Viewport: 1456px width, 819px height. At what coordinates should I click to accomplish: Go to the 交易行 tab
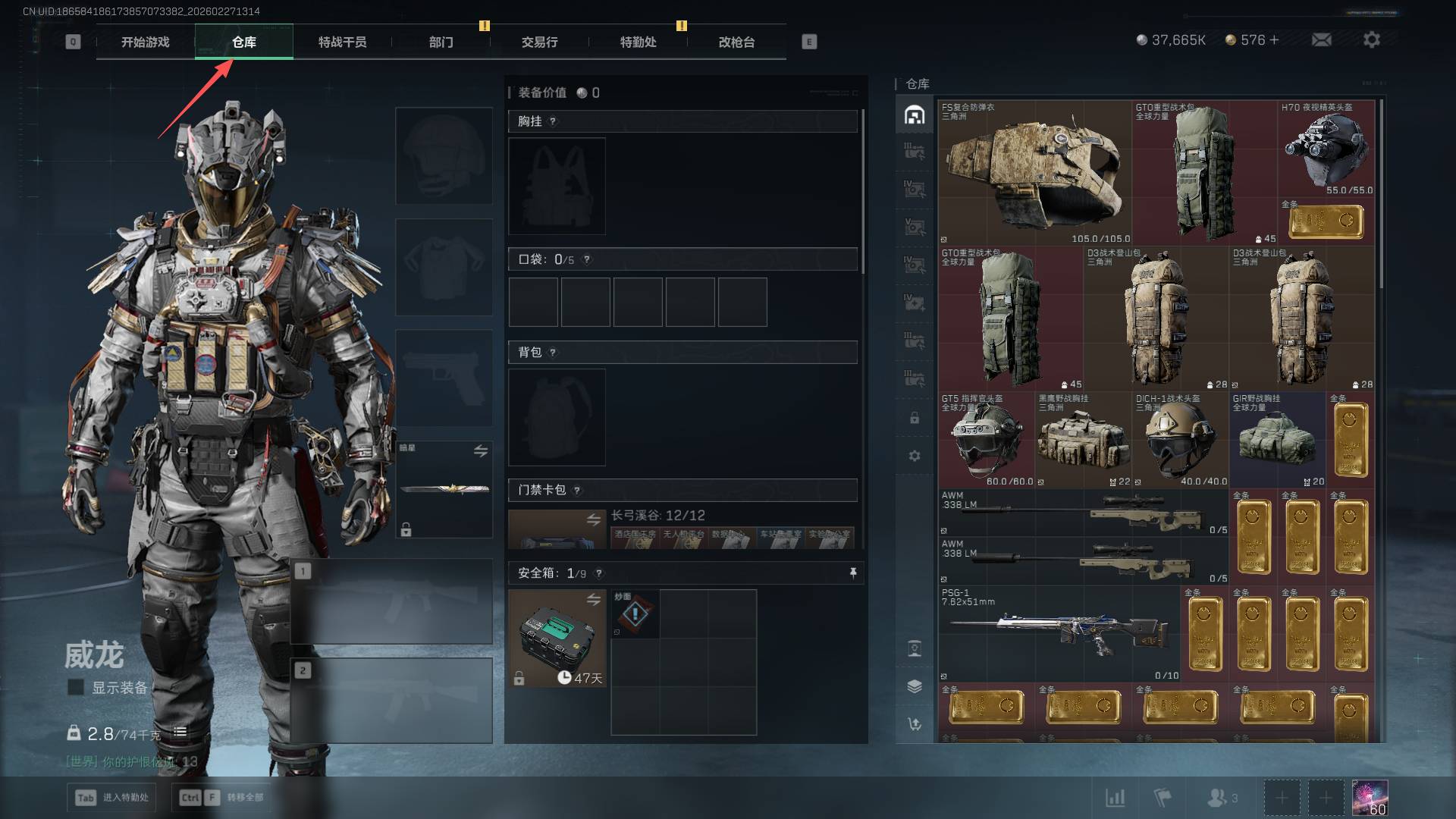pyautogui.click(x=539, y=42)
